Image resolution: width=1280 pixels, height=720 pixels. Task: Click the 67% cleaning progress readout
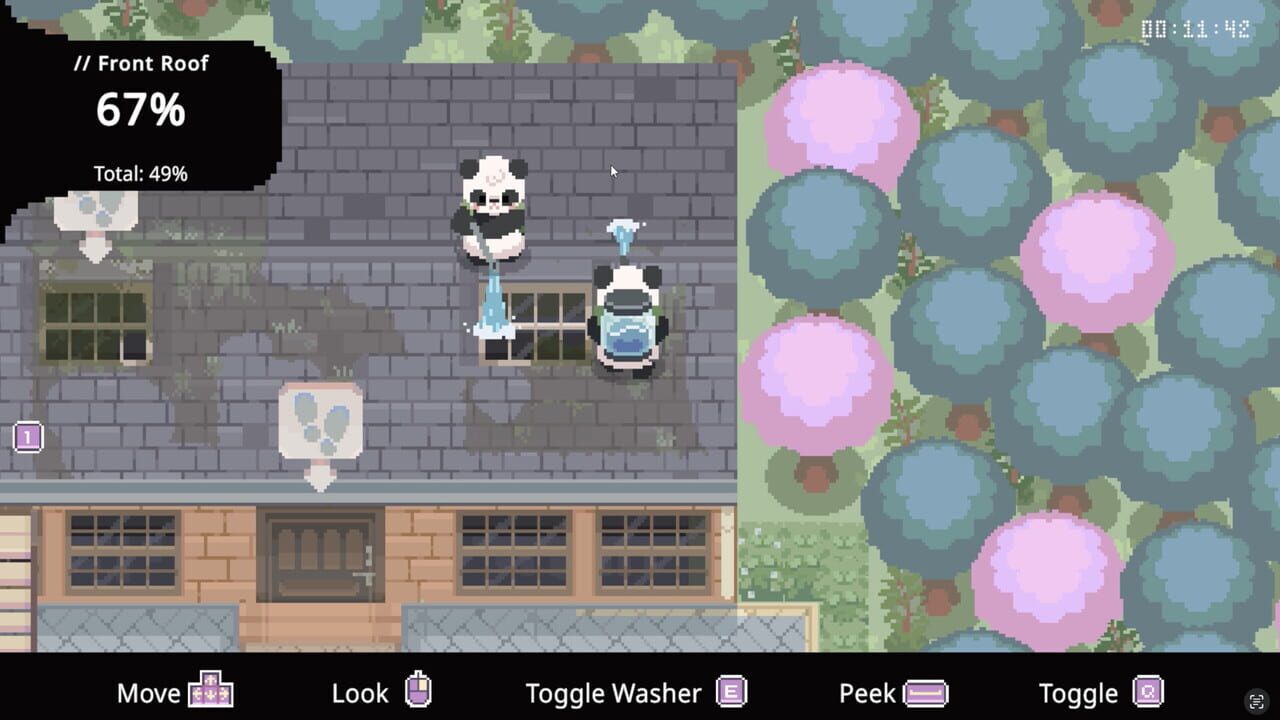coord(142,112)
